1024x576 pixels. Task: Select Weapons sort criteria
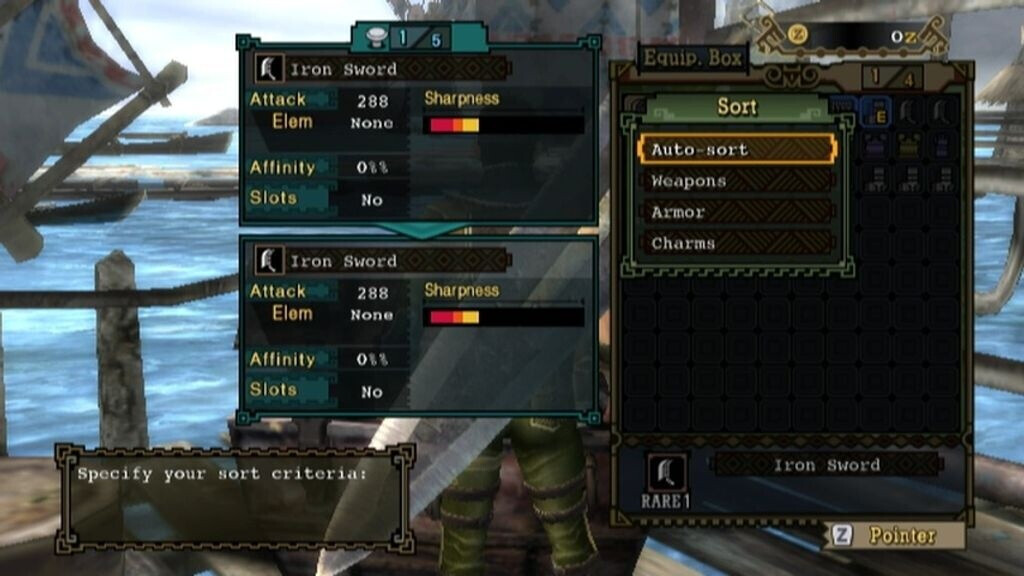pyautogui.click(x=736, y=181)
